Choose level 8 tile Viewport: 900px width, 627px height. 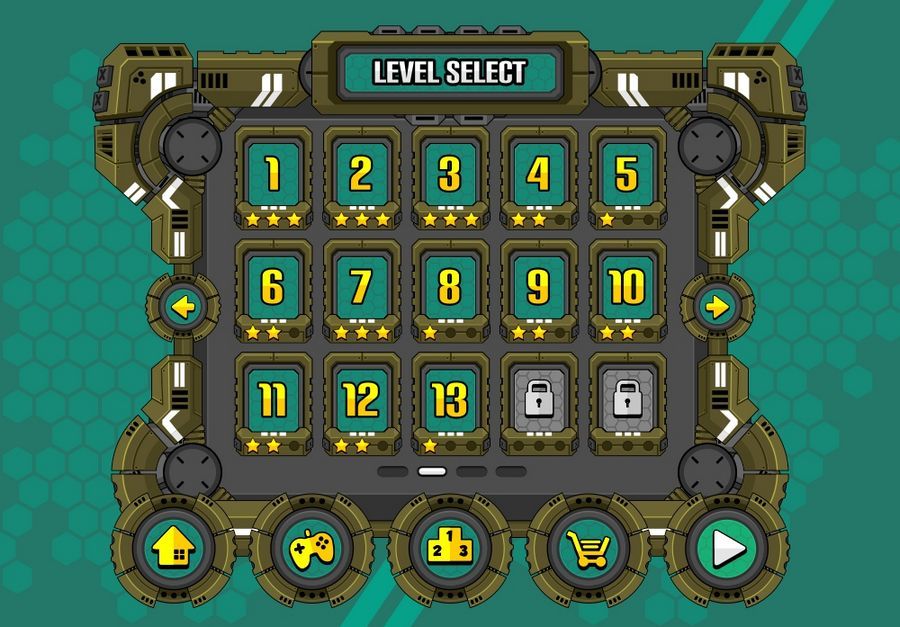[450, 288]
